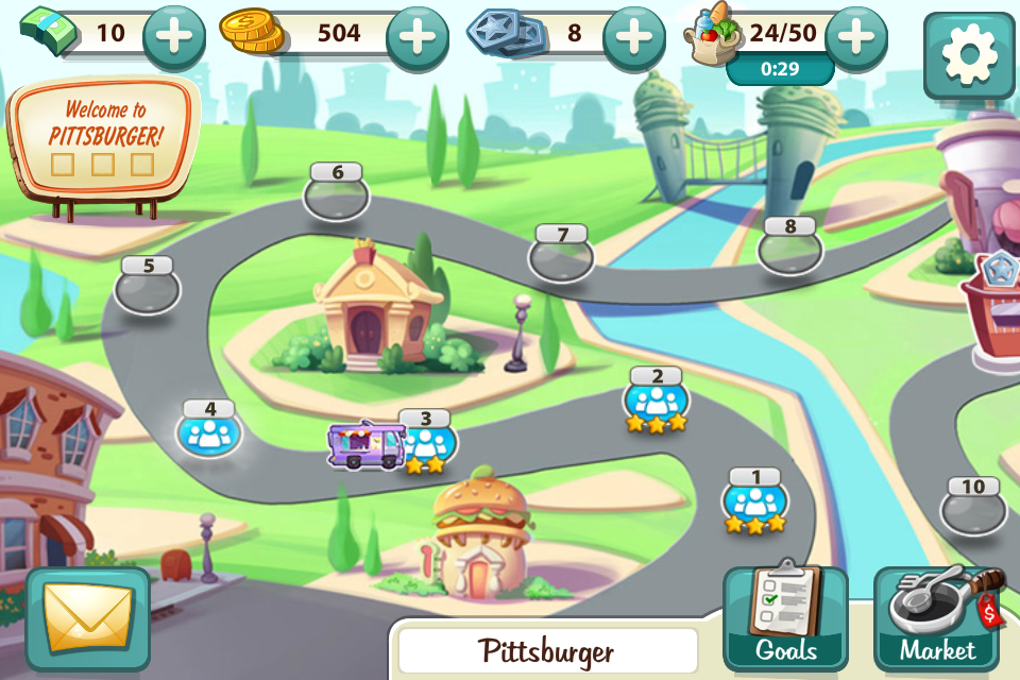Image resolution: width=1020 pixels, height=680 pixels.
Task: Play level 4 on the map
Action: [209, 432]
